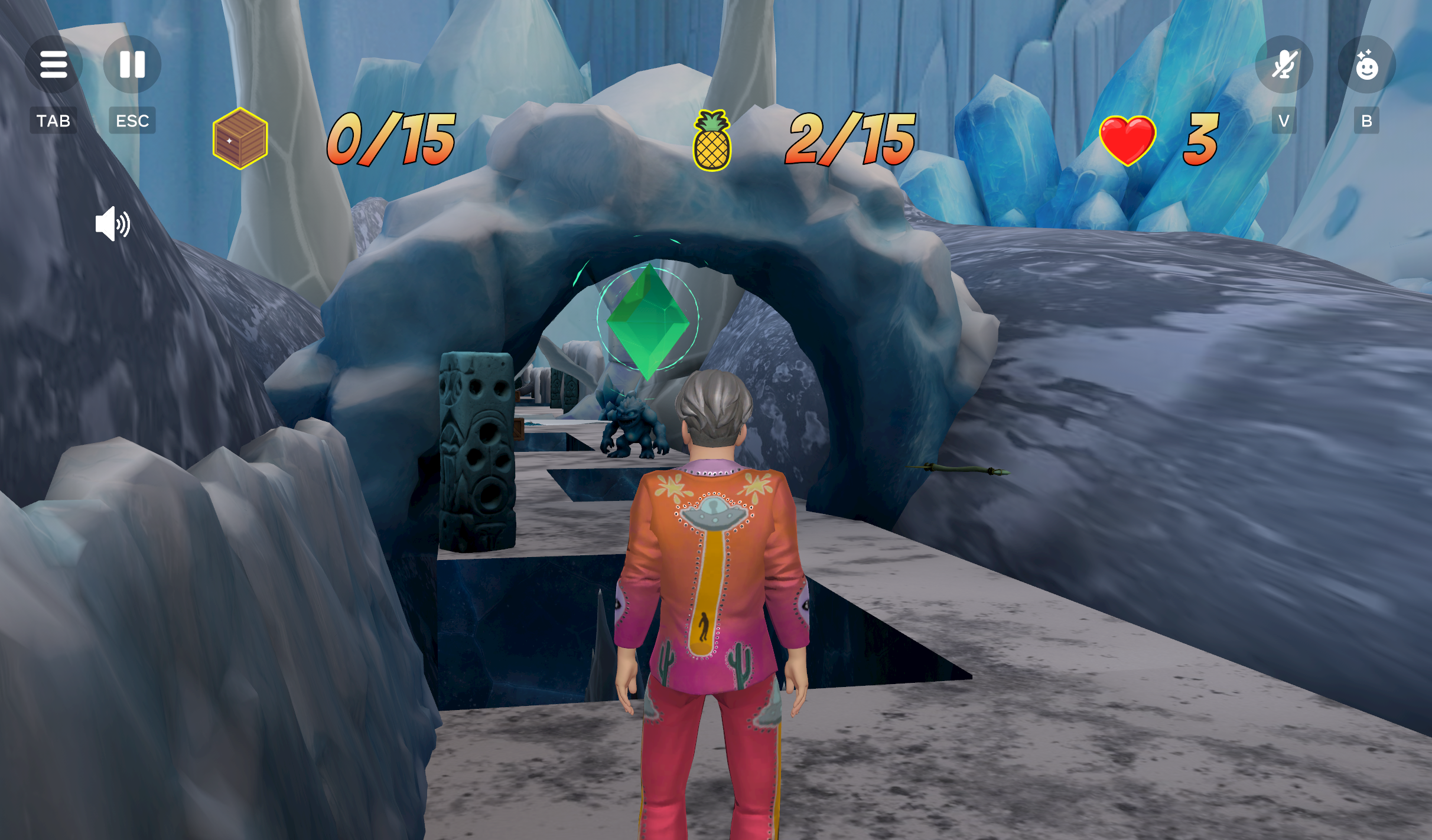
Task: Open the emote smiley button
Action: tap(1366, 64)
